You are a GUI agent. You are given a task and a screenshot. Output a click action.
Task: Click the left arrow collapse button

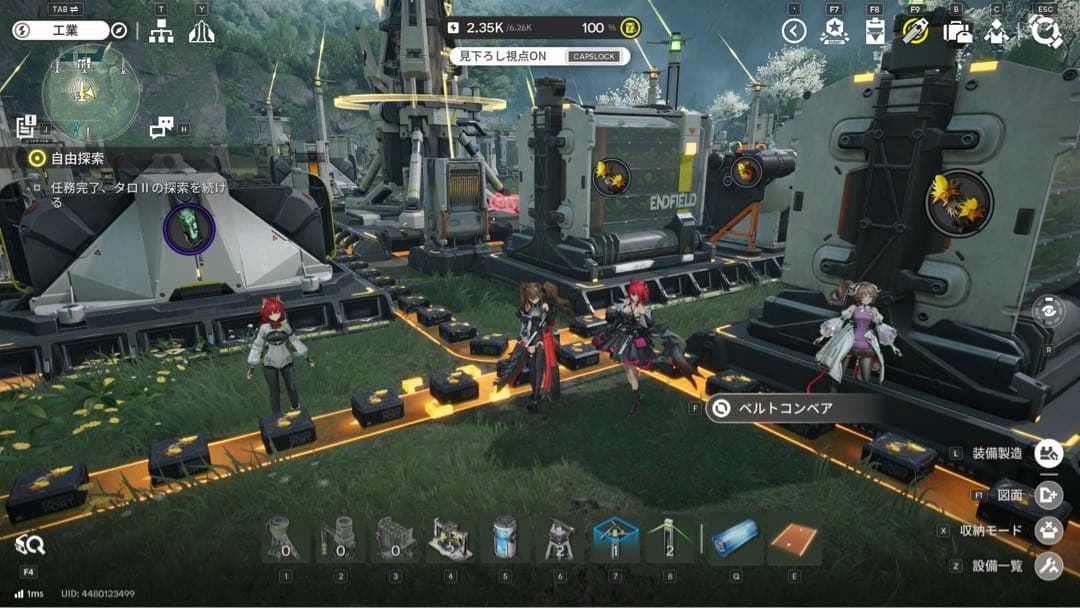pos(794,32)
